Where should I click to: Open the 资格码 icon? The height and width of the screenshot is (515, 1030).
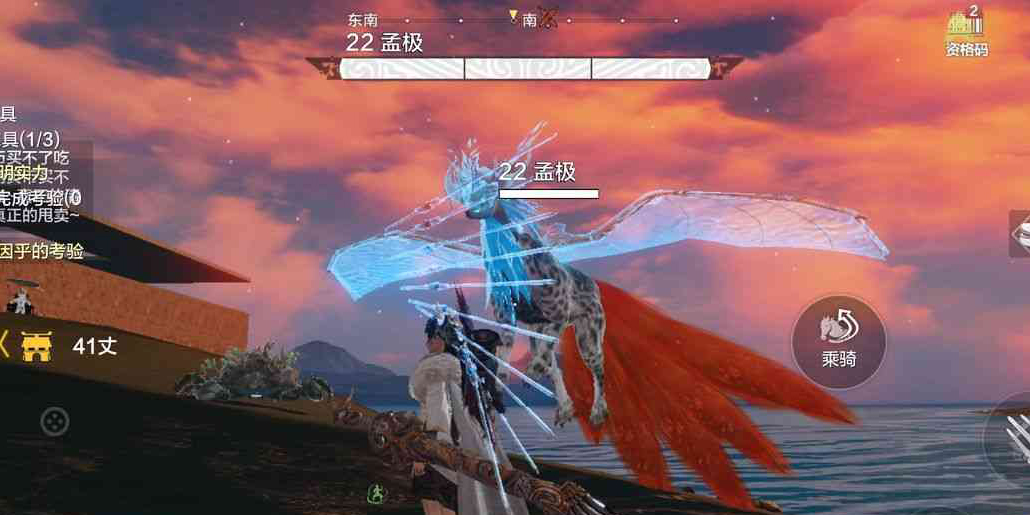(965, 33)
